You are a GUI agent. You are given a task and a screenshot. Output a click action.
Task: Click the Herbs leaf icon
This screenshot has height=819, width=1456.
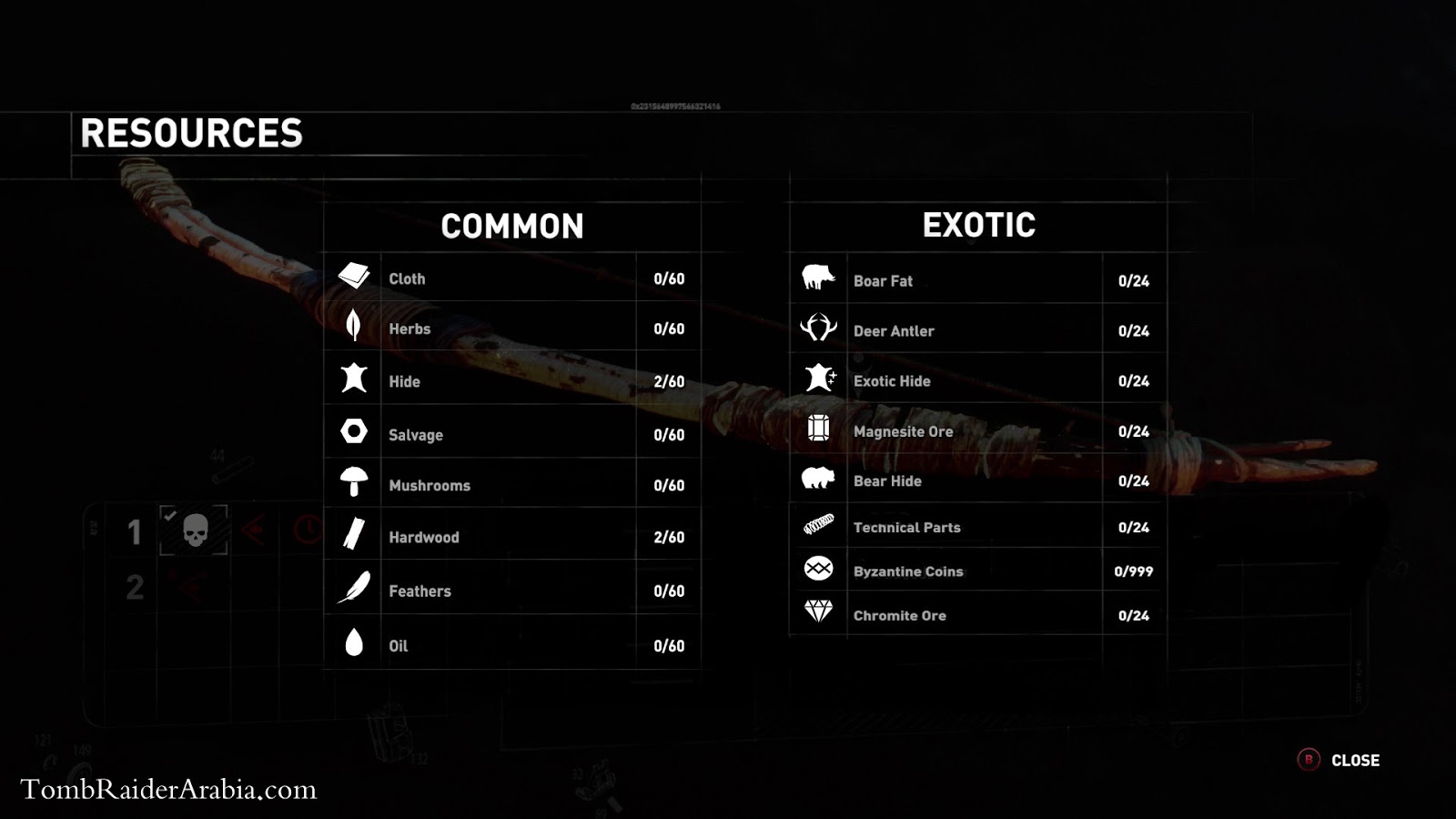coord(354,328)
